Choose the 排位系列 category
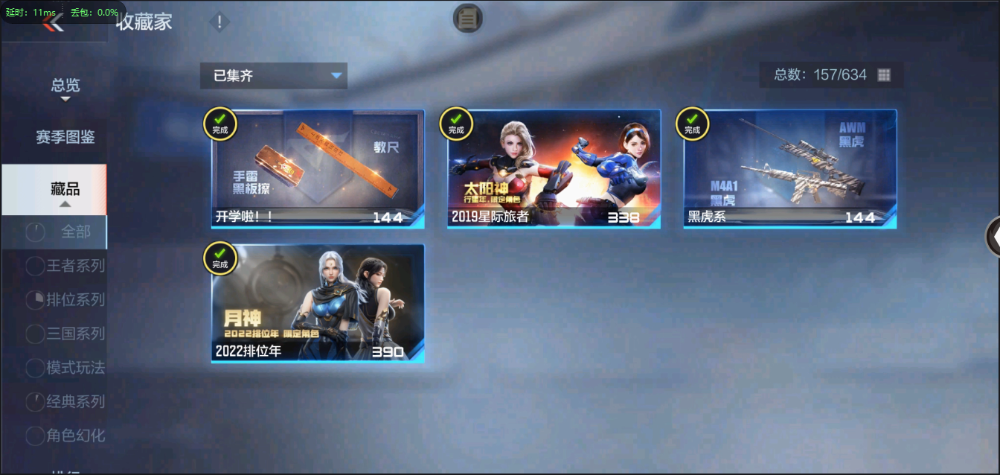 [67, 299]
